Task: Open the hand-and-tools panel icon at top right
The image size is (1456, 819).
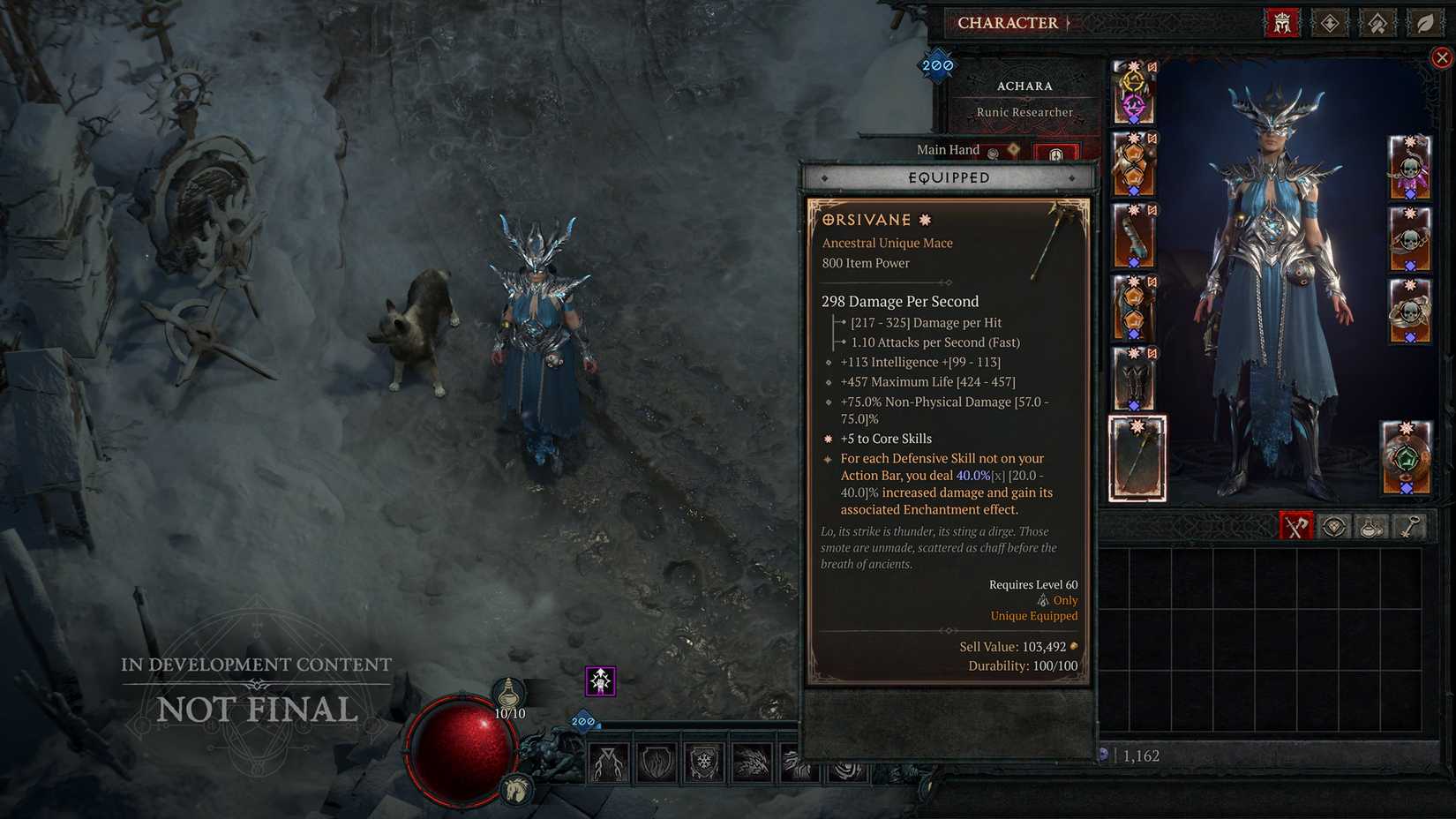Action: tap(1377, 23)
